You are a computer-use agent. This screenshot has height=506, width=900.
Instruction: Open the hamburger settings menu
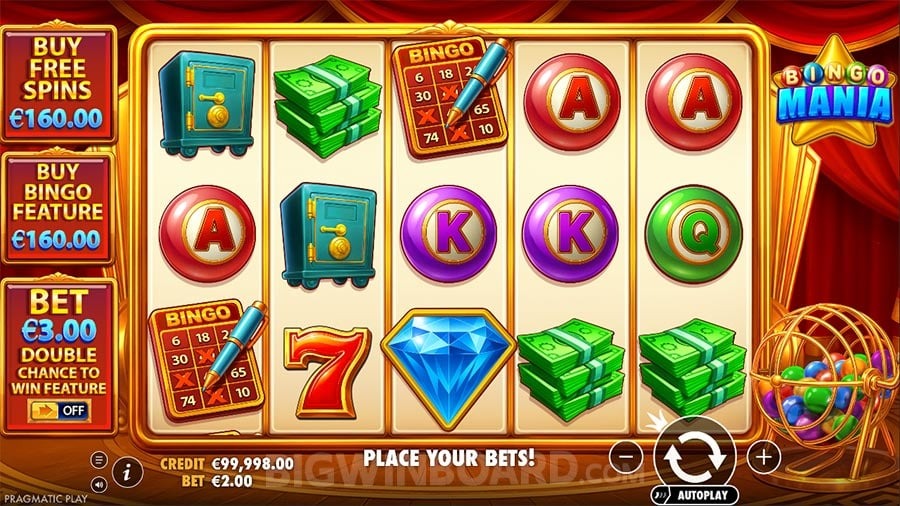point(100,459)
